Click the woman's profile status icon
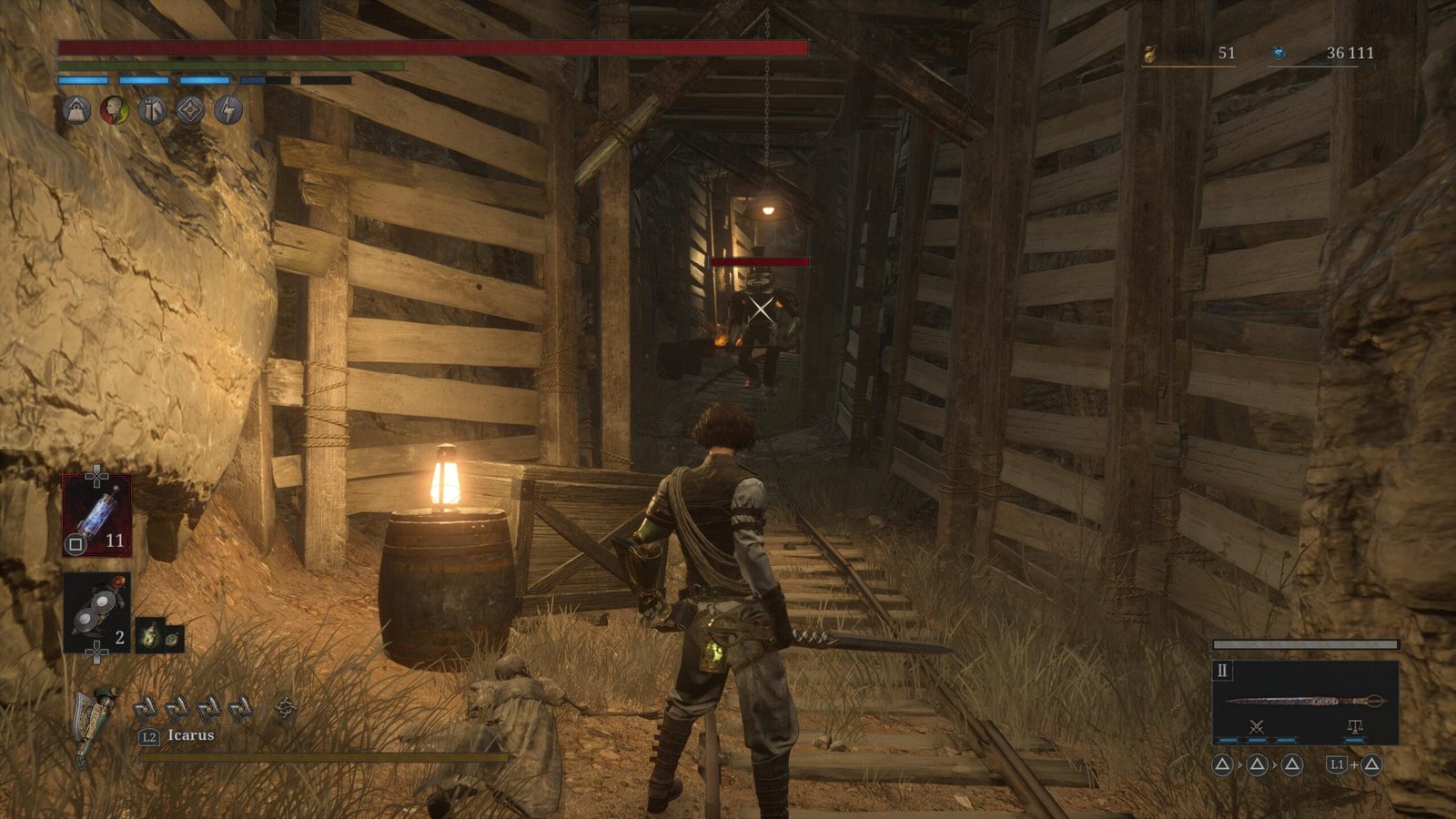This screenshot has width=1456, height=819. click(x=114, y=111)
